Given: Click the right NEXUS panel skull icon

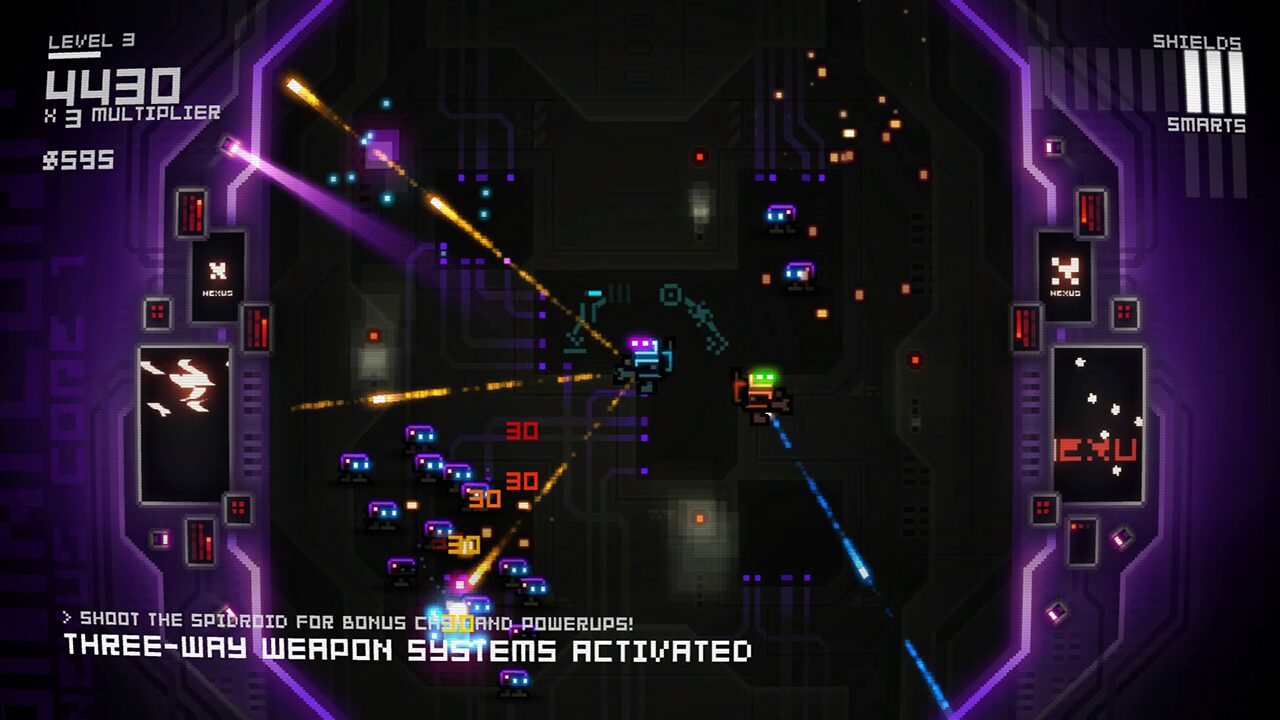Looking at the screenshot, I should tap(1066, 268).
